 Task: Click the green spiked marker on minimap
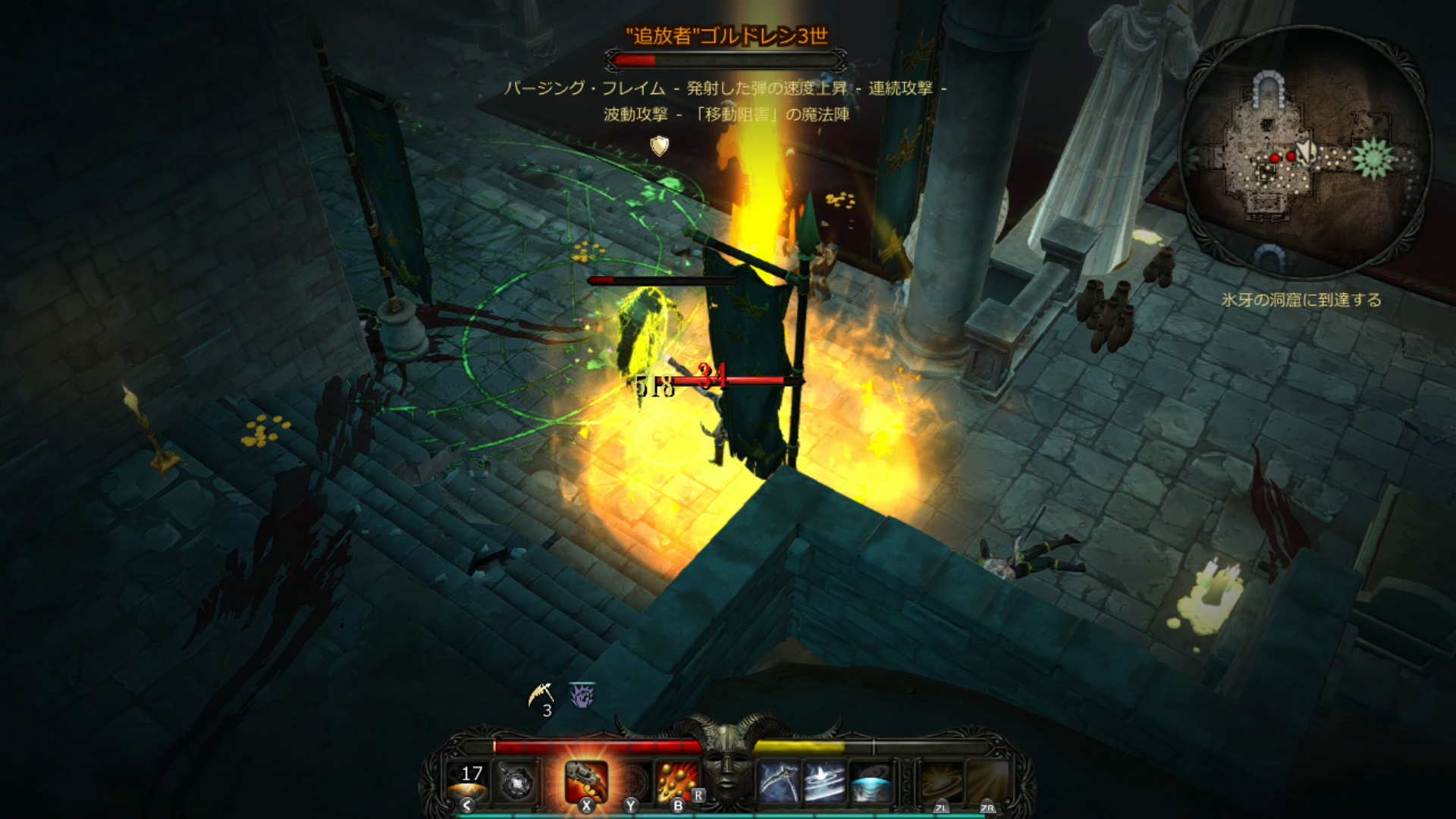click(x=1373, y=158)
